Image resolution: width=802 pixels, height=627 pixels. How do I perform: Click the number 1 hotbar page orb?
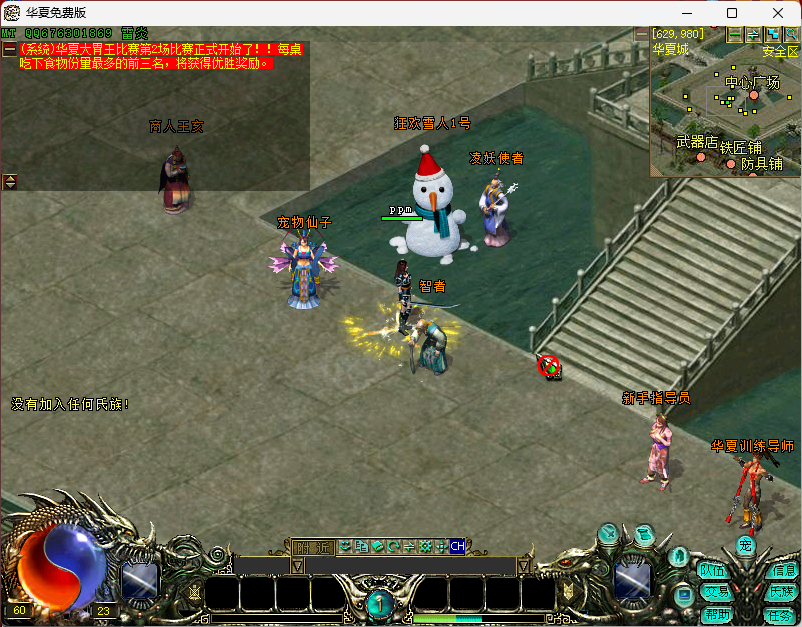point(379,603)
